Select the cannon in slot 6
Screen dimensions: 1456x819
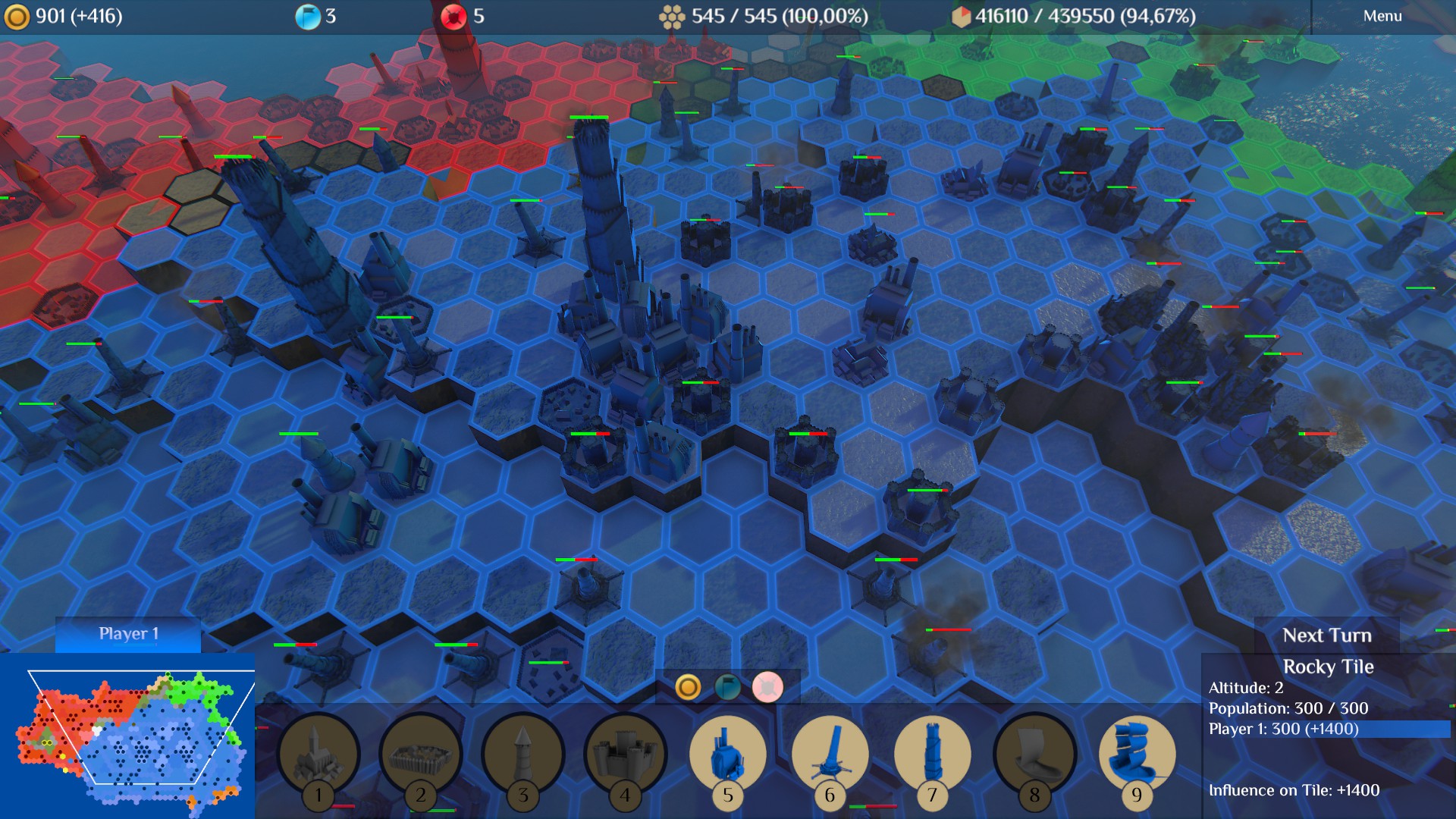coord(830,755)
